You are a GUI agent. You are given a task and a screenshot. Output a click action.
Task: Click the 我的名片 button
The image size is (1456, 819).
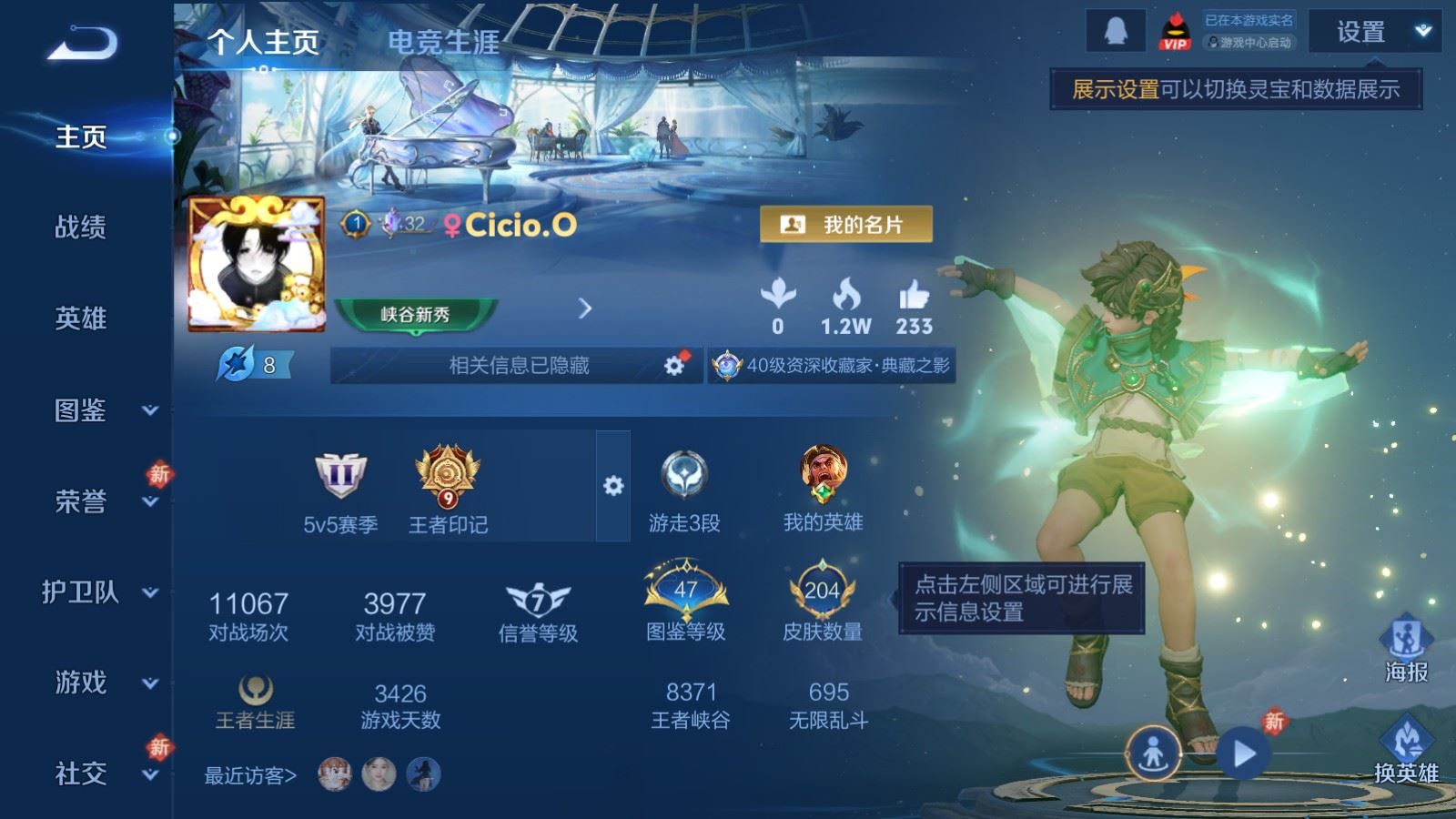(845, 225)
